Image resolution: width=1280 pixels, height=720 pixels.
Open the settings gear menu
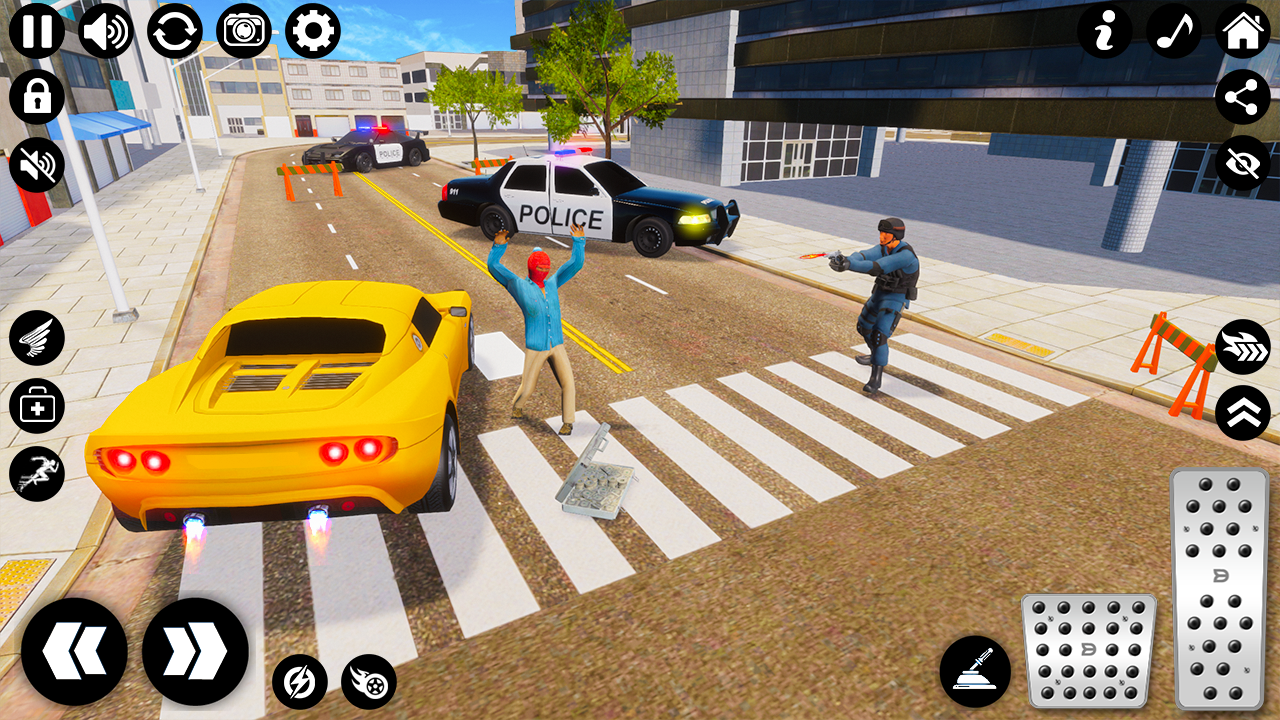[312, 29]
